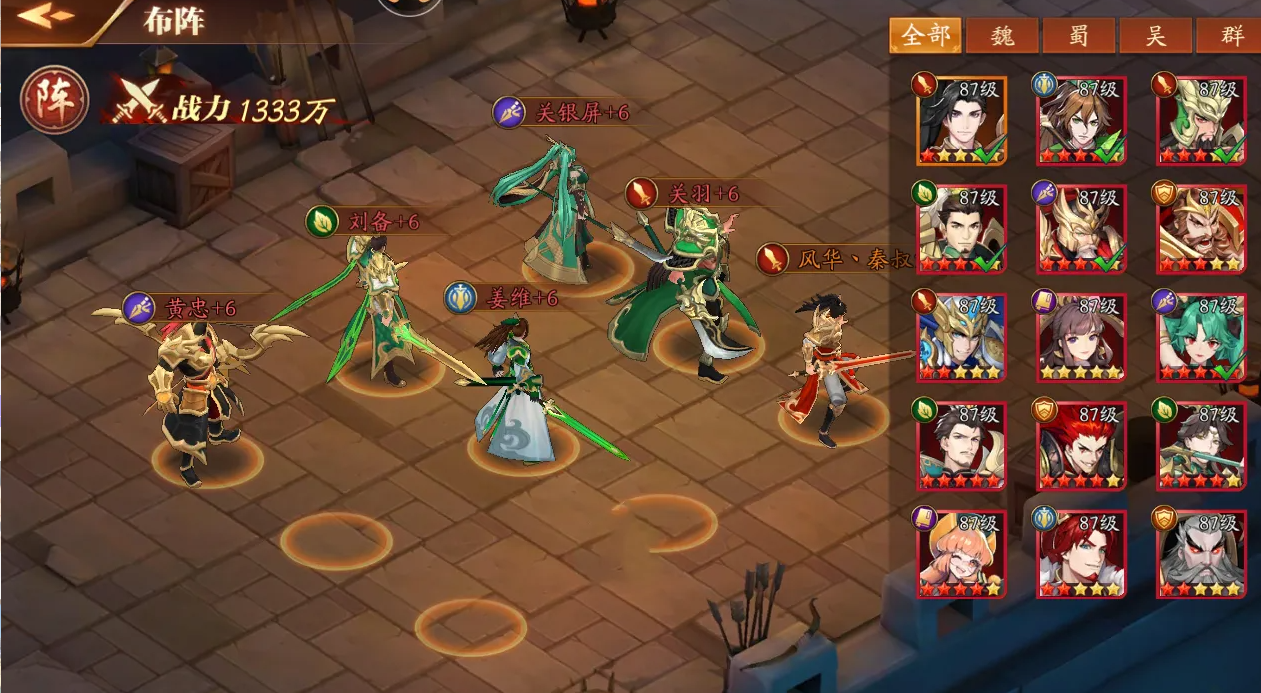The height and width of the screenshot is (693, 1261).
Task: Select the purple-eyed brown-haired girl portrait
Action: (1081, 336)
